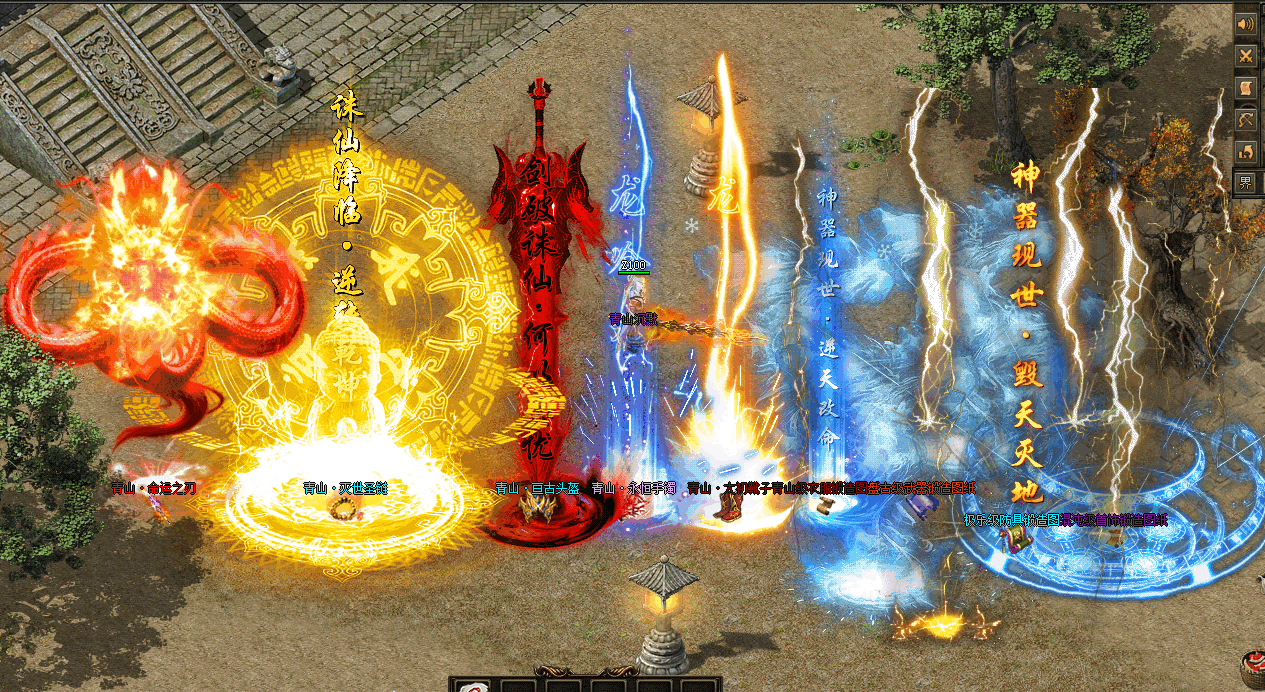Open the scroll icon in the side toolbar
The height and width of the screenshot is (692, 1265).
pos(1246,88)
